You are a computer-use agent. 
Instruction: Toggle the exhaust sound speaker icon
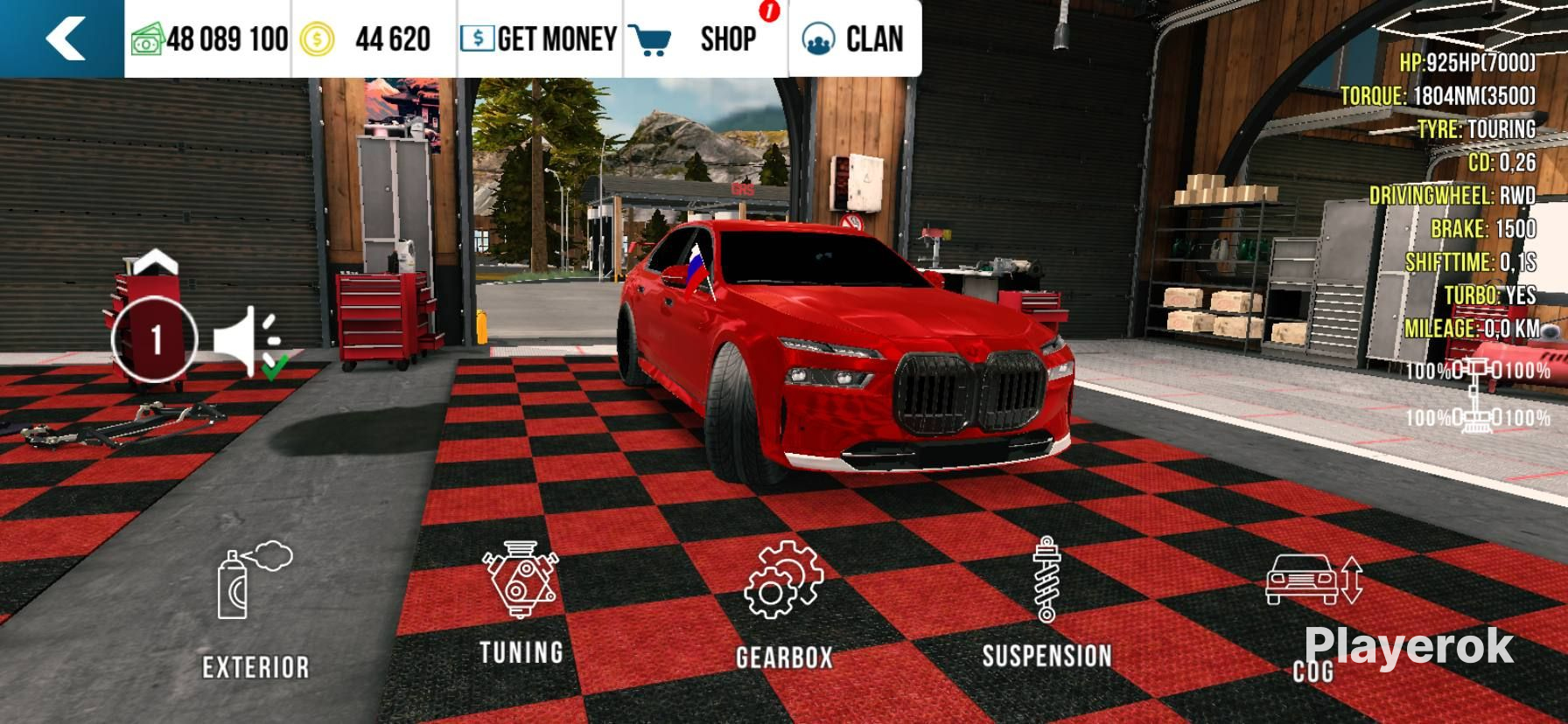248,341
